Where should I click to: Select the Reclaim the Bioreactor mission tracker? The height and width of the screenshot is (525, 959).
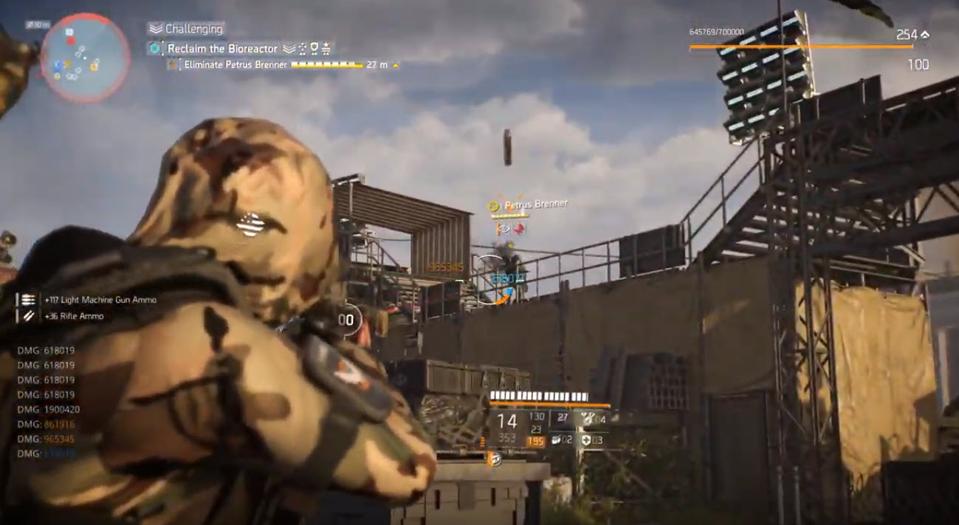[x=223, y=48]
